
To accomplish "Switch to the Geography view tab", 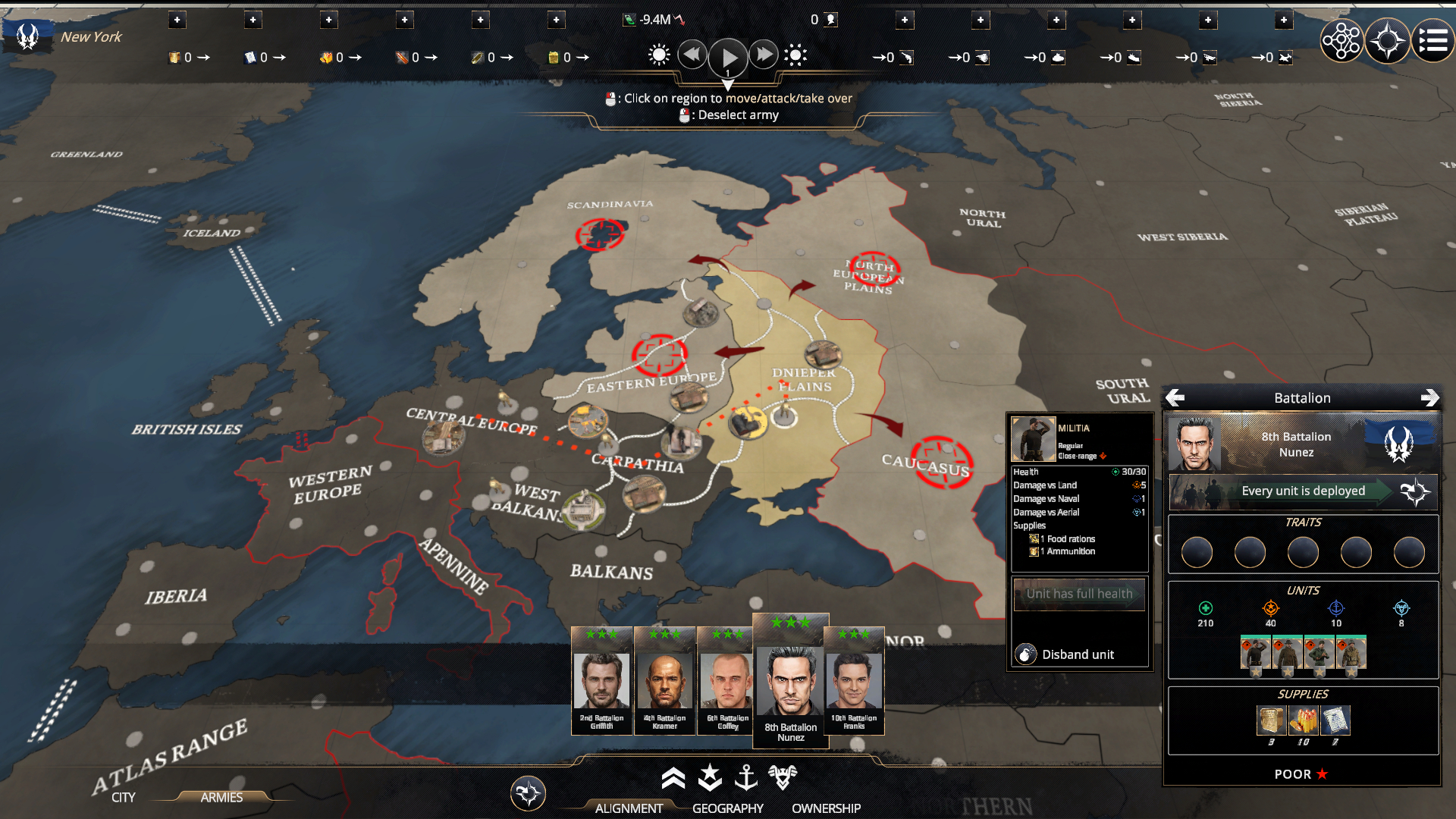I will (x=727, y=808).
